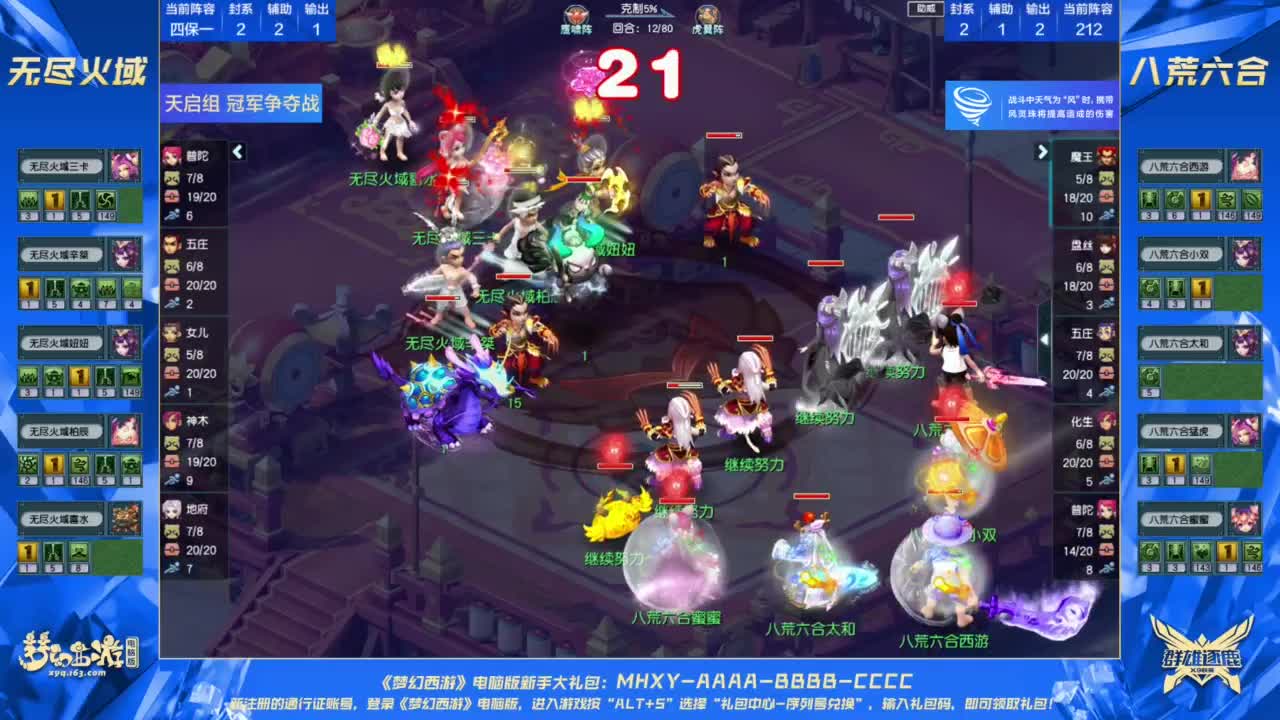Click the red HP gourd icon beside 女儿
The height and width of the screenshot is (720, 1280).
click(x=171, y=374)
